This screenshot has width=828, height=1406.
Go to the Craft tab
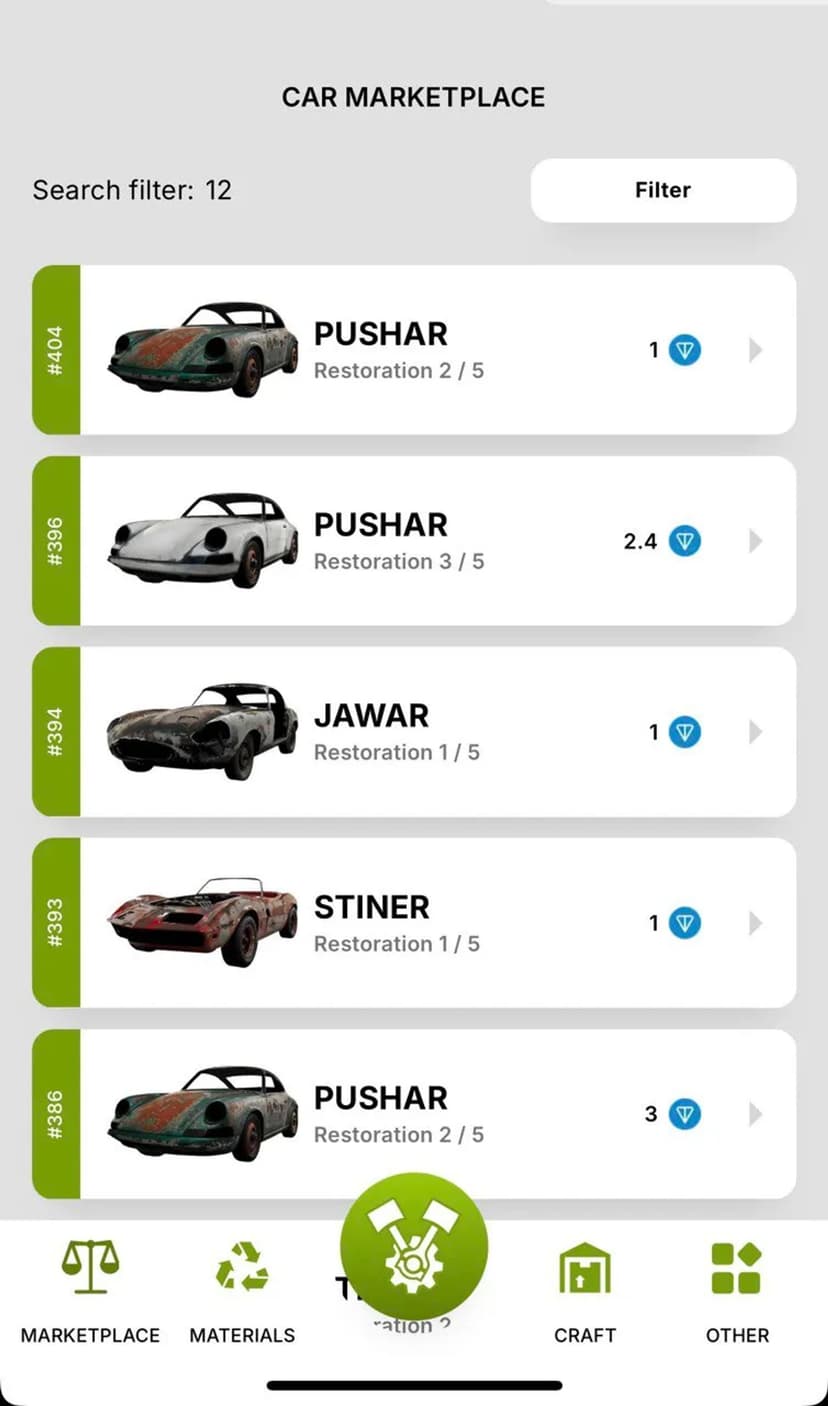point(585,1290)
